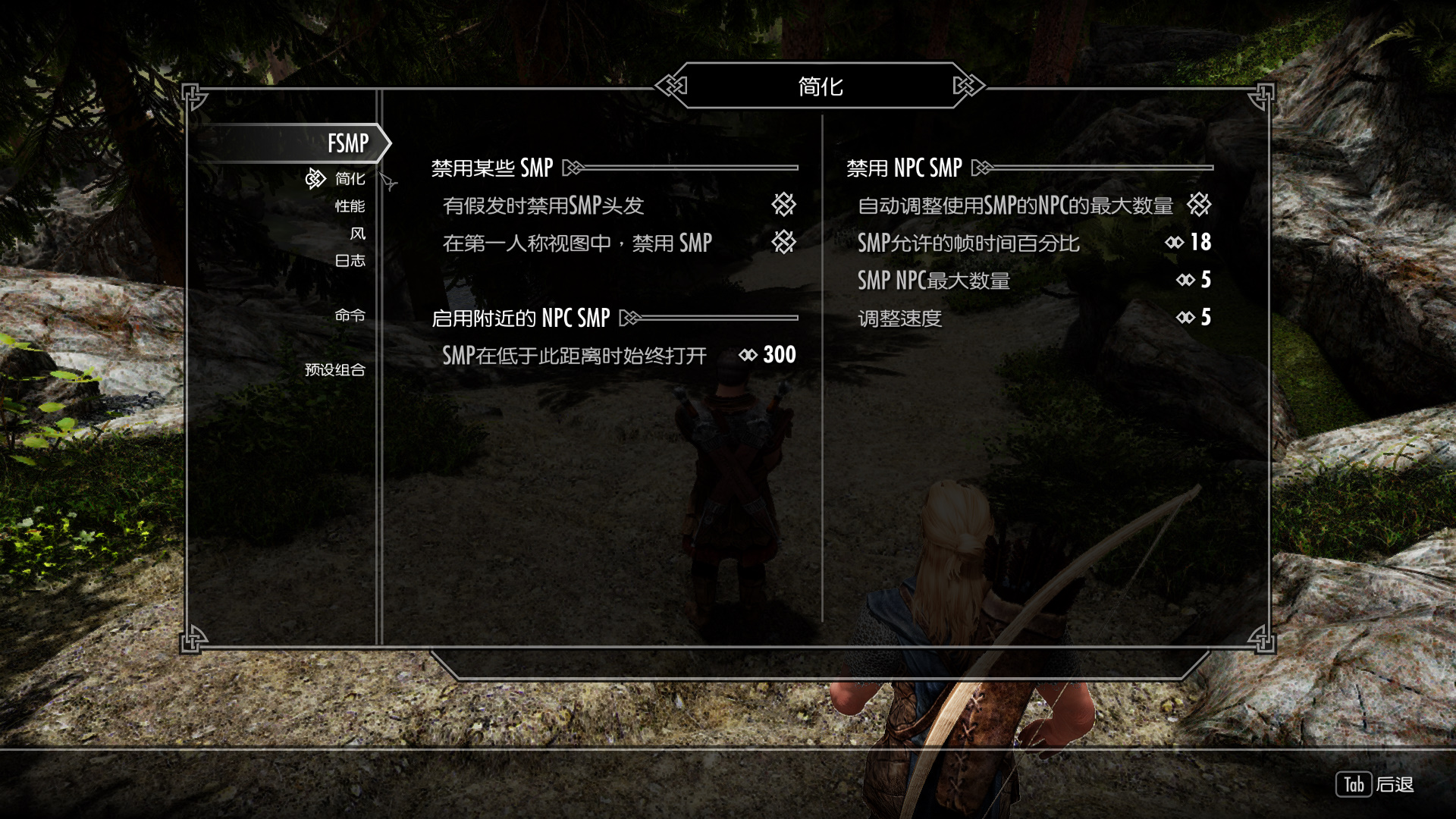Image resolution: width=1456 pixels, height=819 pixels.
Task: Open the 风 settings page
Action: (x=357, y=234)
